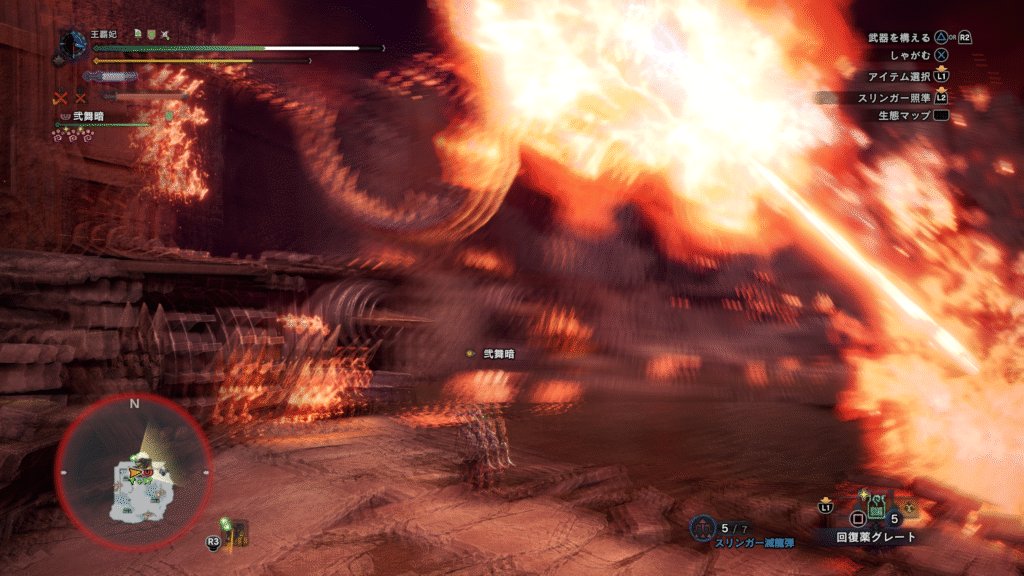The height and width of the screenshot is (576, 1024).
Task: Click the Palico name 弐舞暗 in status panel
Action: tap(89, 116)
